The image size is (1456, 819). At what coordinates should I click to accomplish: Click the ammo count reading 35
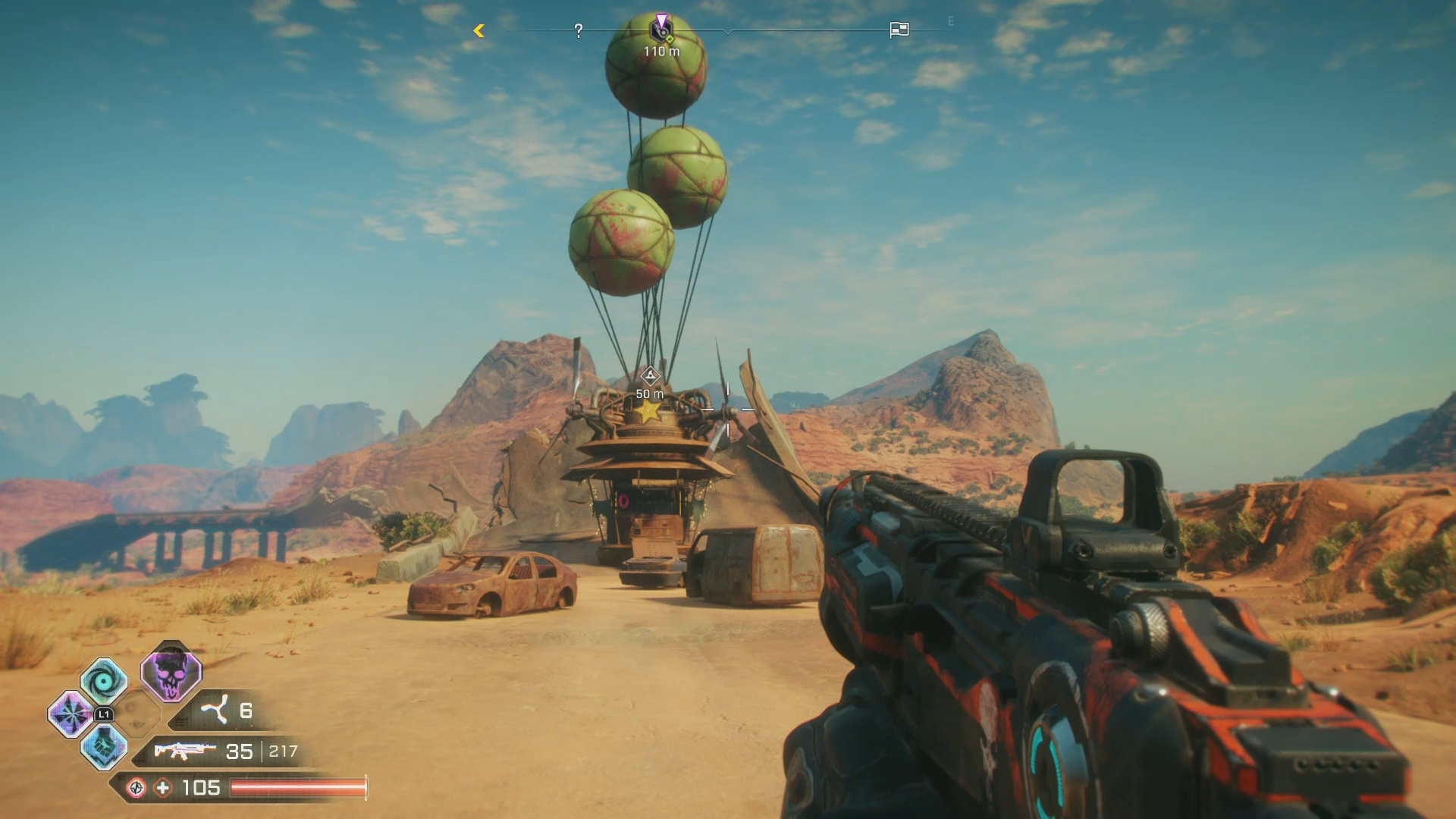tap(239, 751)
